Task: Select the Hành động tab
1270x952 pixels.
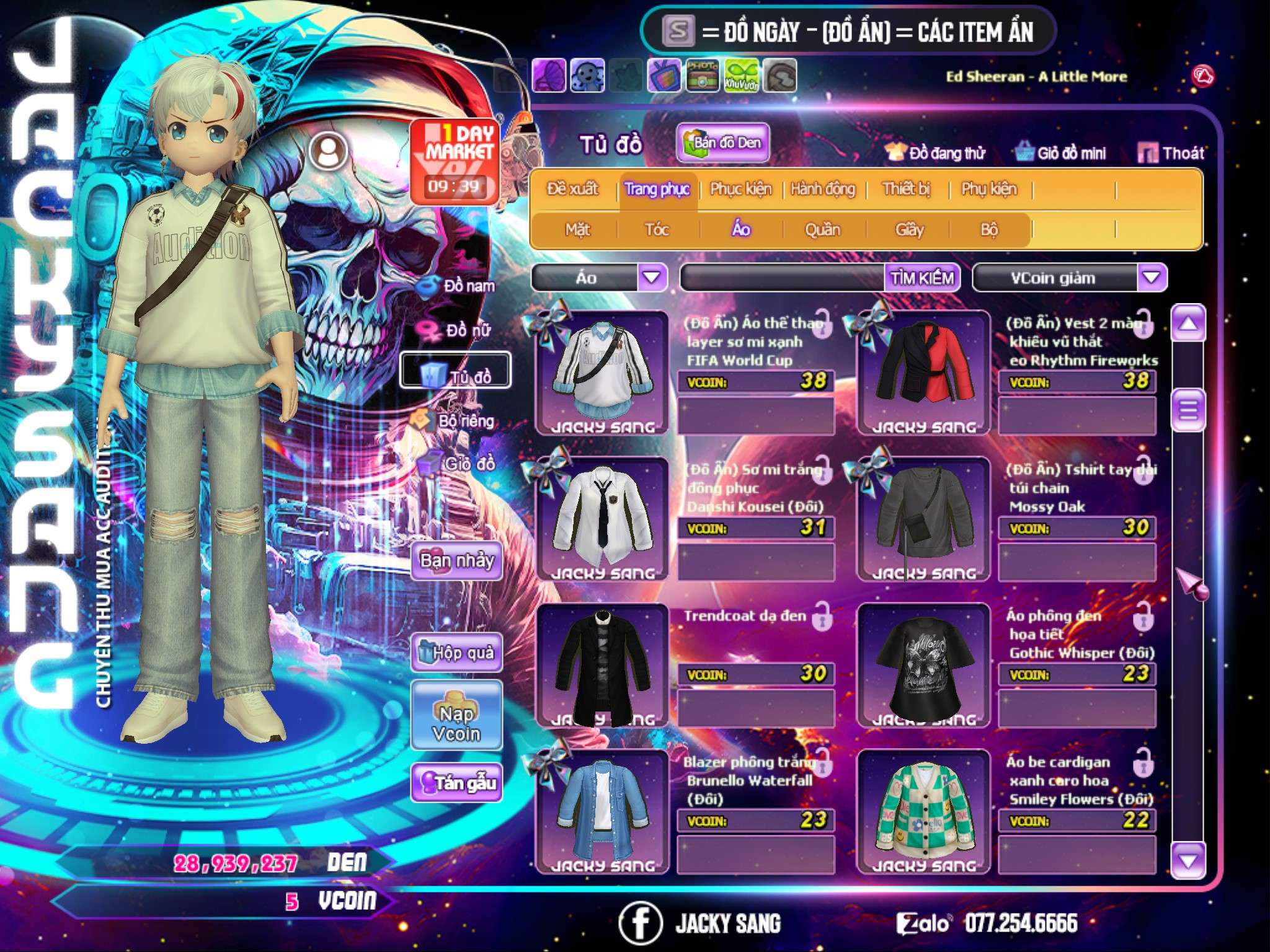Action: [x=823, y=189]
